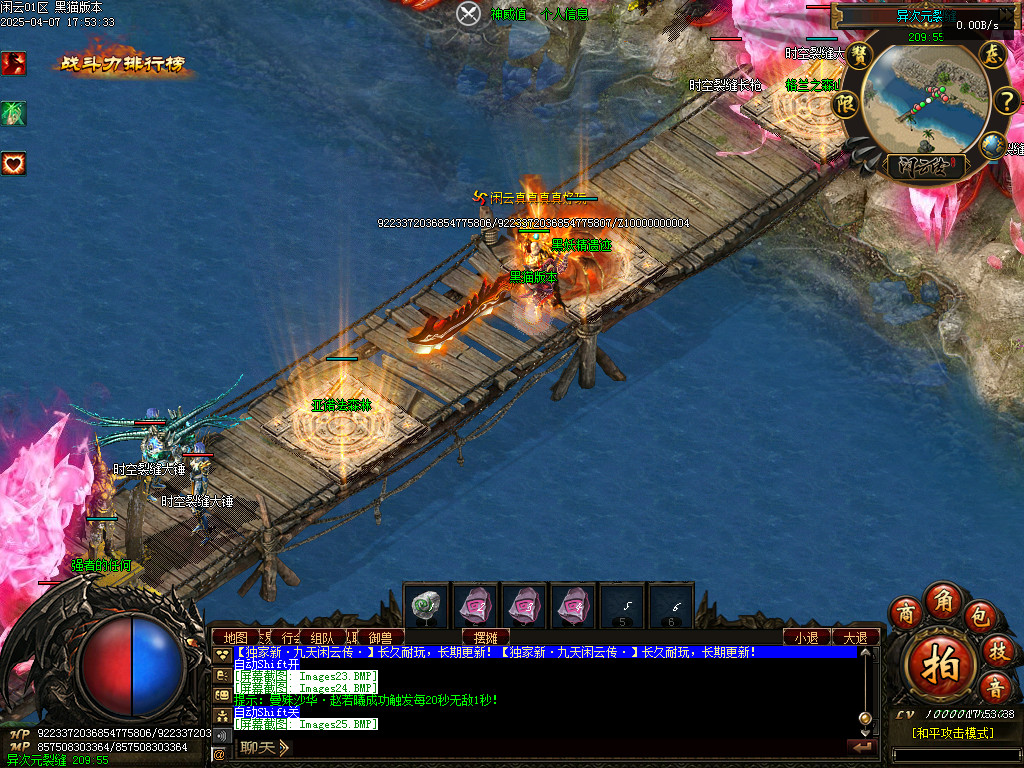Switch to the 地图 map tab
1024x768 pixels.
click(x=235, y=637)
